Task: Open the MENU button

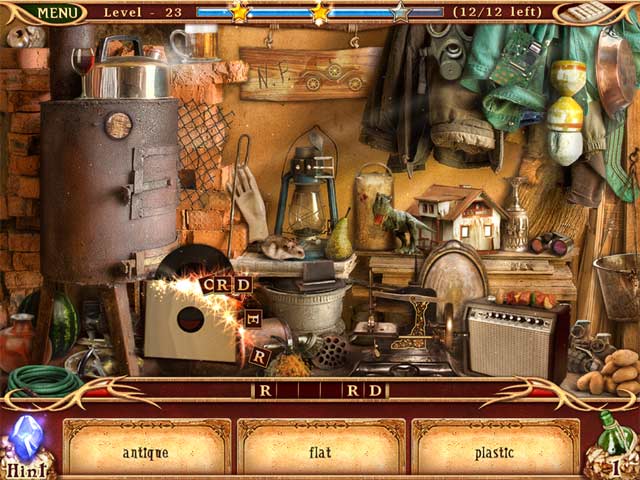Action: click(57, 13)
